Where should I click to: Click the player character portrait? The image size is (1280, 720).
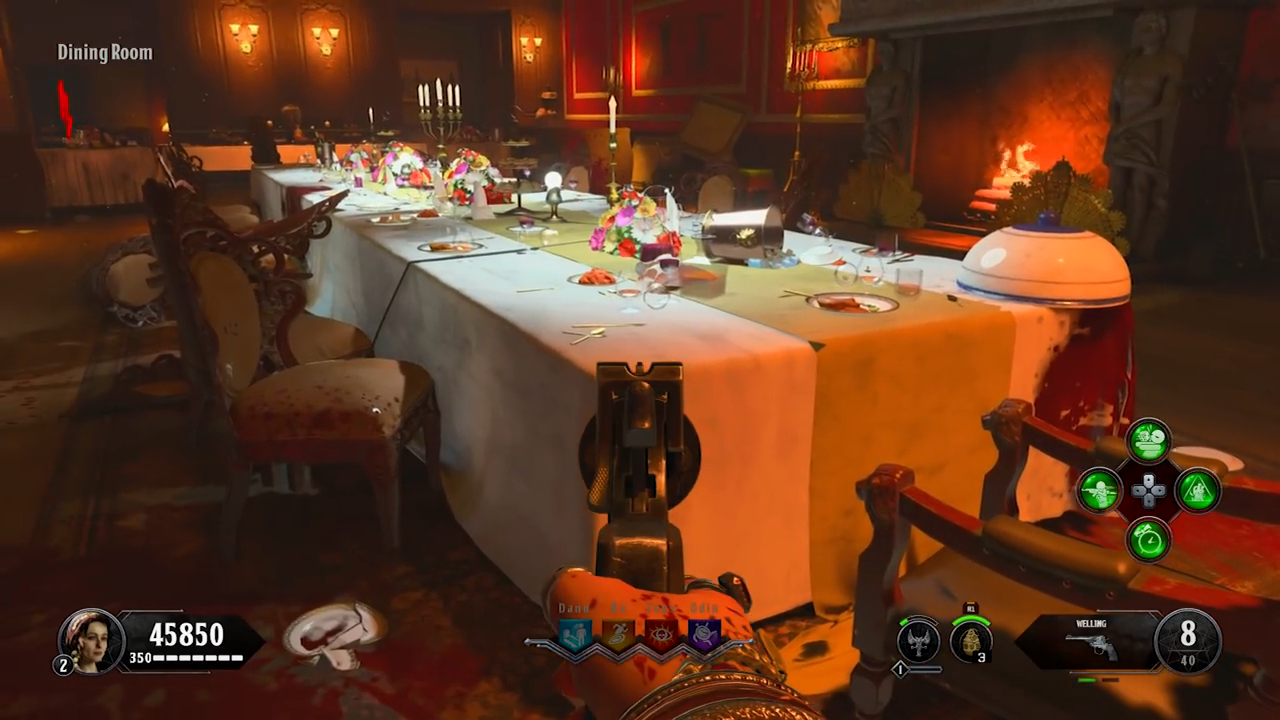(90, 641)
